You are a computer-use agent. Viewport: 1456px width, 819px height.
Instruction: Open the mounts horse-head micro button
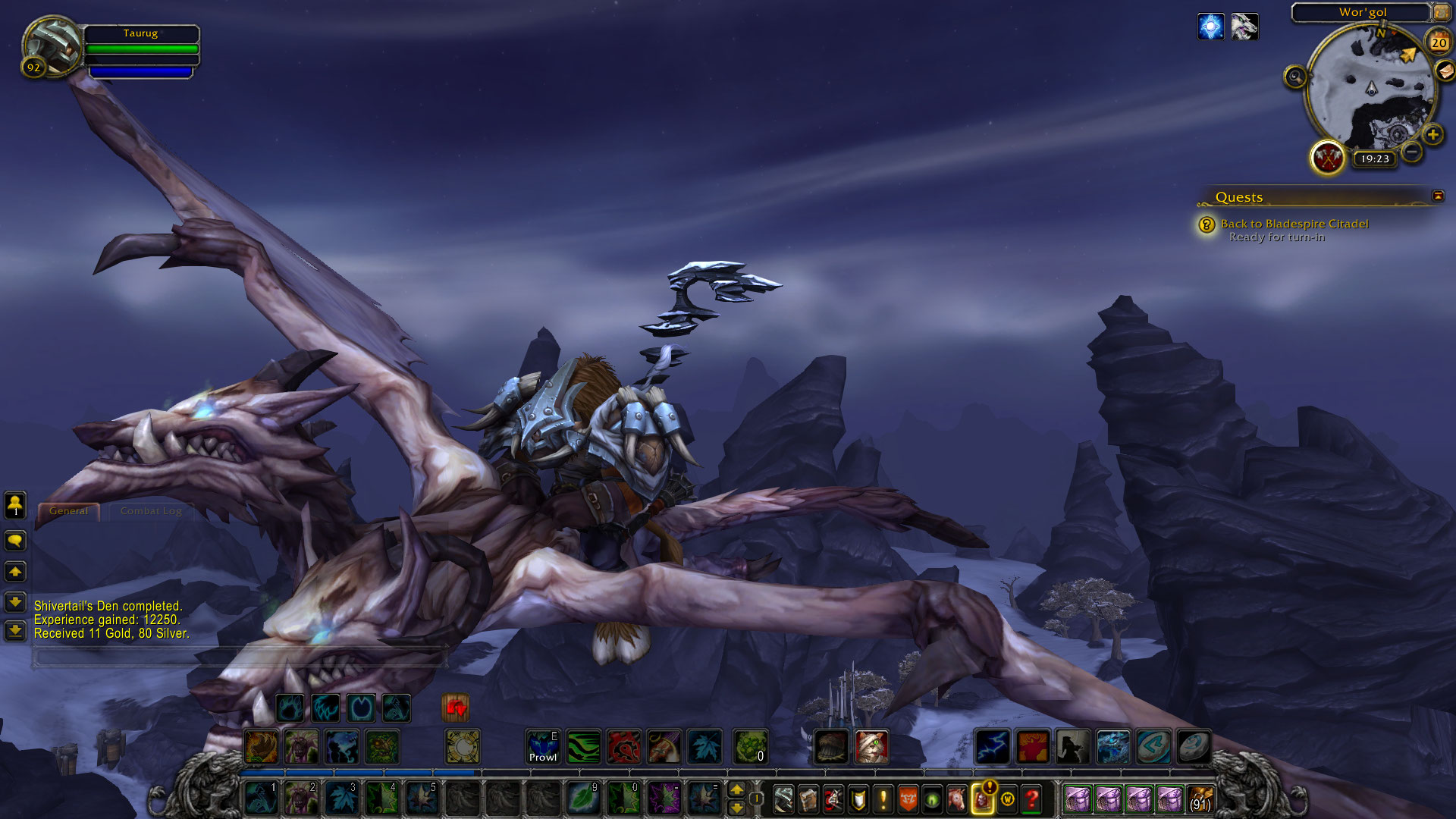[x=957, y=799]
